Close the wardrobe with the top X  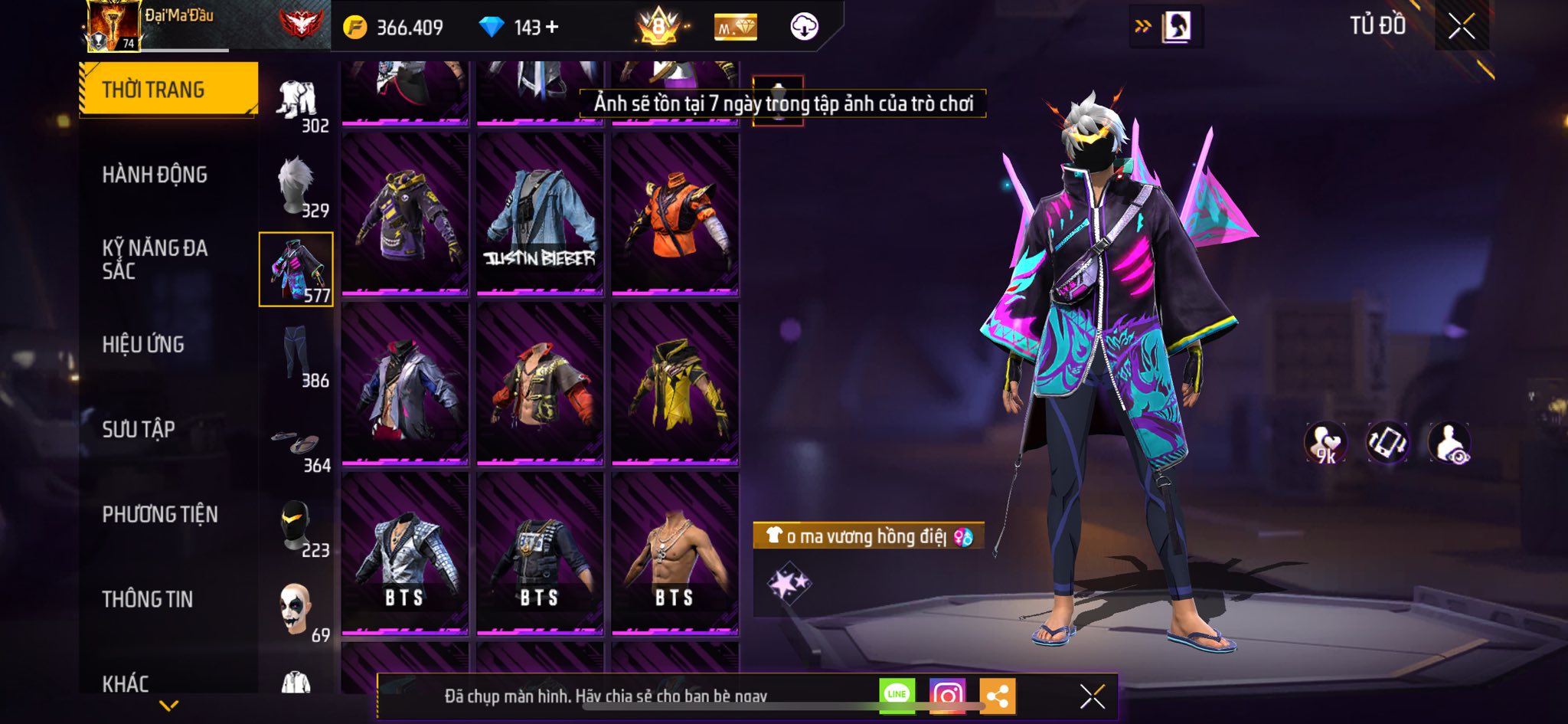(1461, 27)
